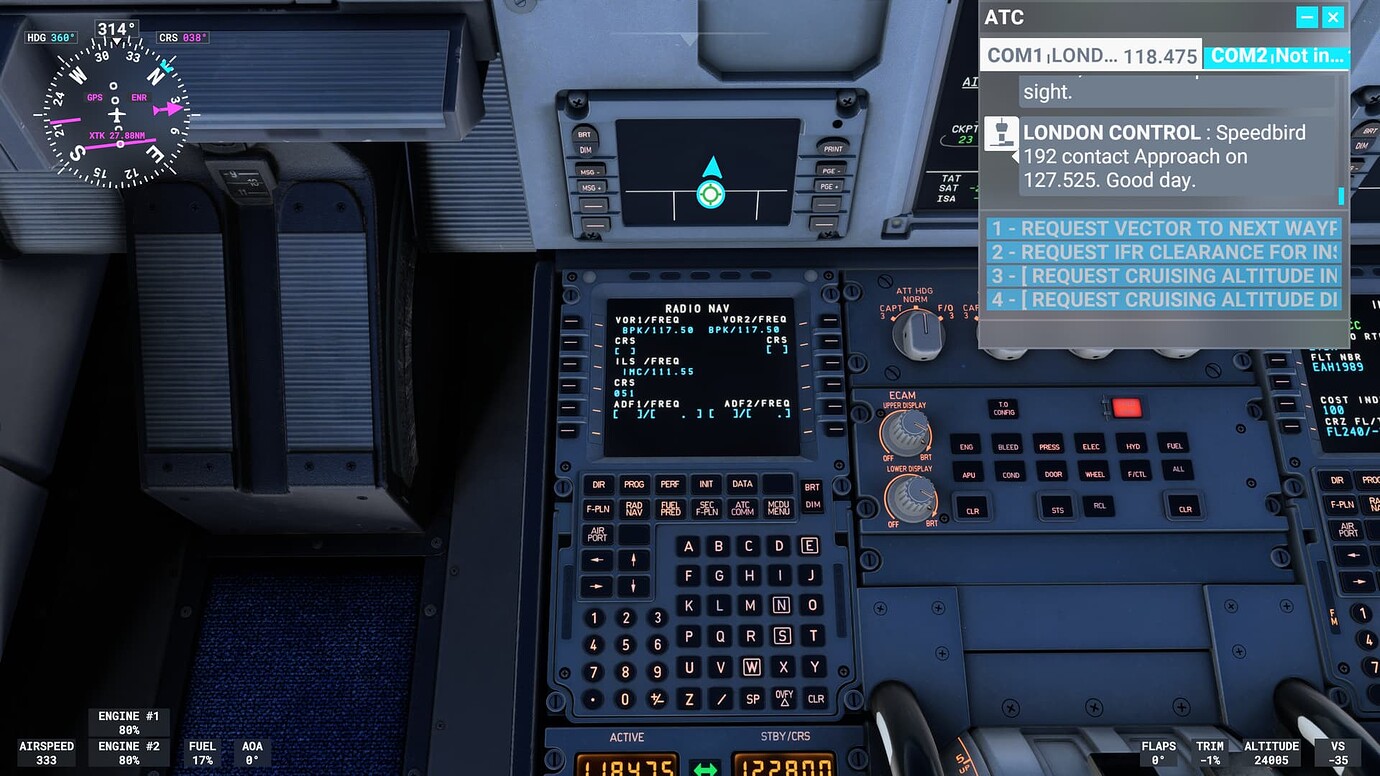Select option 1 REQUEST VECTOR TO NEXT WAYPOINT

pos(1163,228)
